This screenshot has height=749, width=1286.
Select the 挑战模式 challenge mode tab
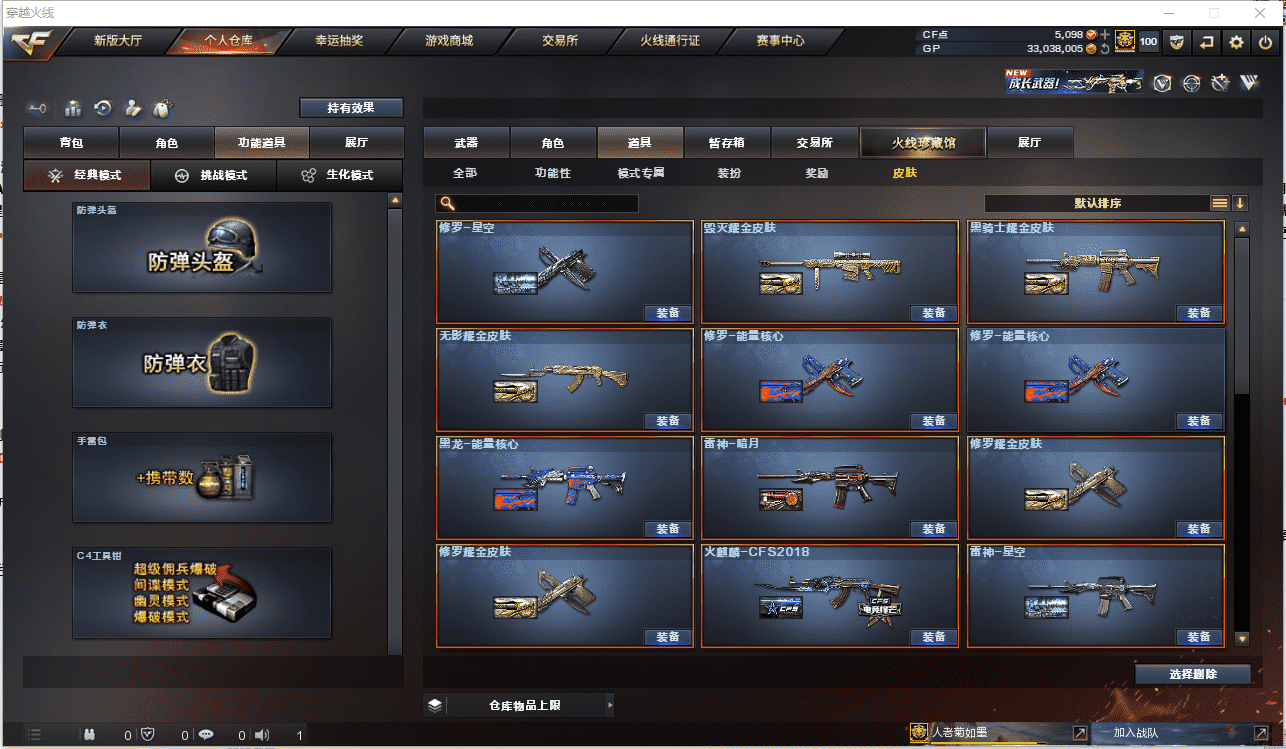pos(214,175)
